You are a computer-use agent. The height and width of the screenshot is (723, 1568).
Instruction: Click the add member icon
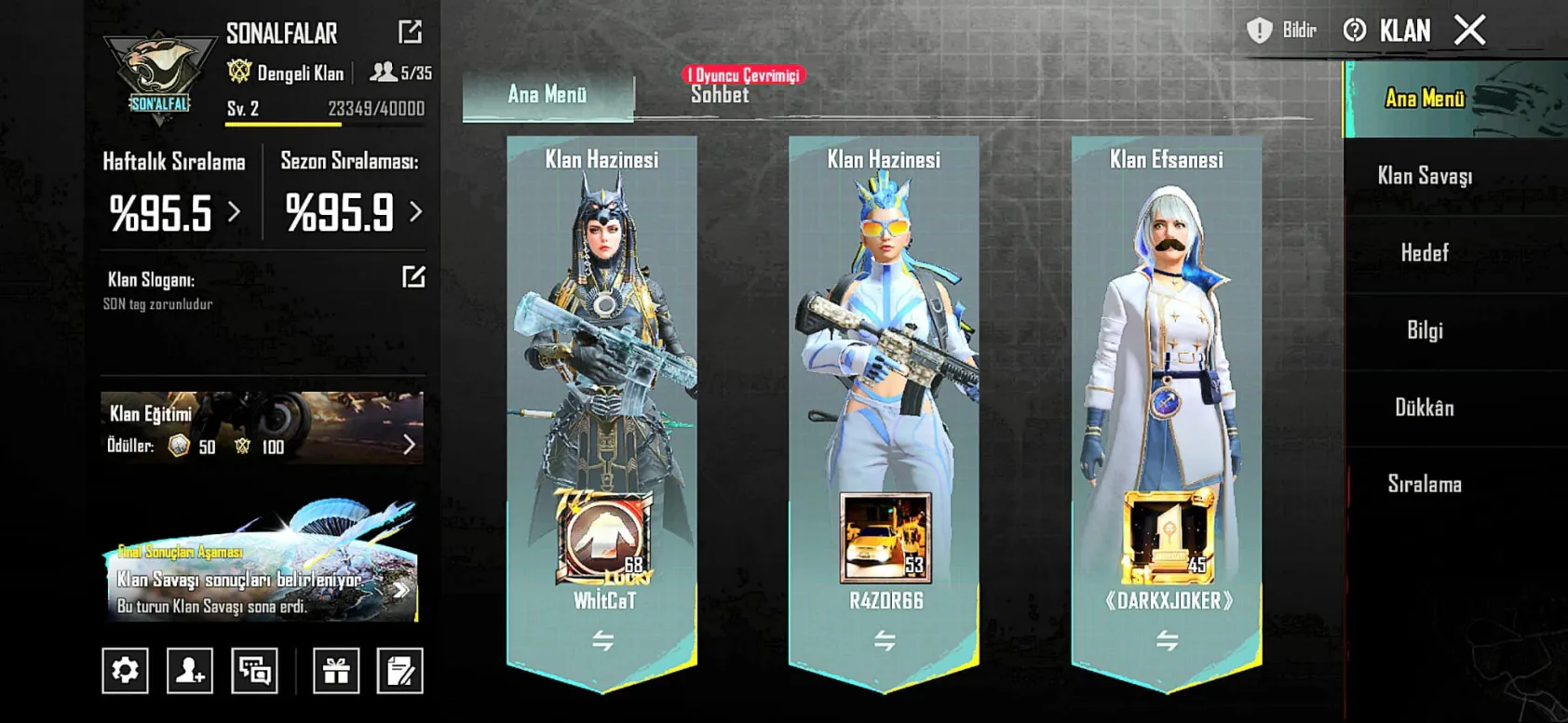(x=190, y=670)
